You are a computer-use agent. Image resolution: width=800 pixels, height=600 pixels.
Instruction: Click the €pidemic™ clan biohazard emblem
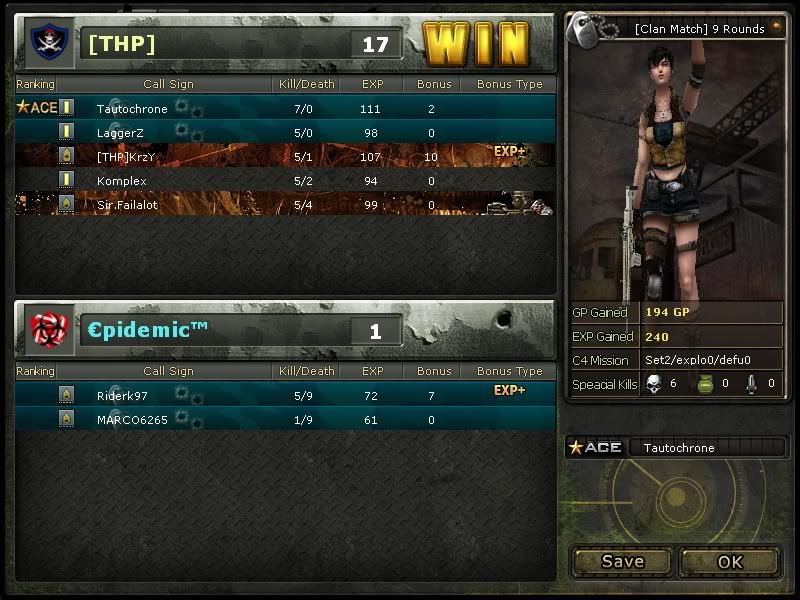pyautogui.click(x=50, y=330)
